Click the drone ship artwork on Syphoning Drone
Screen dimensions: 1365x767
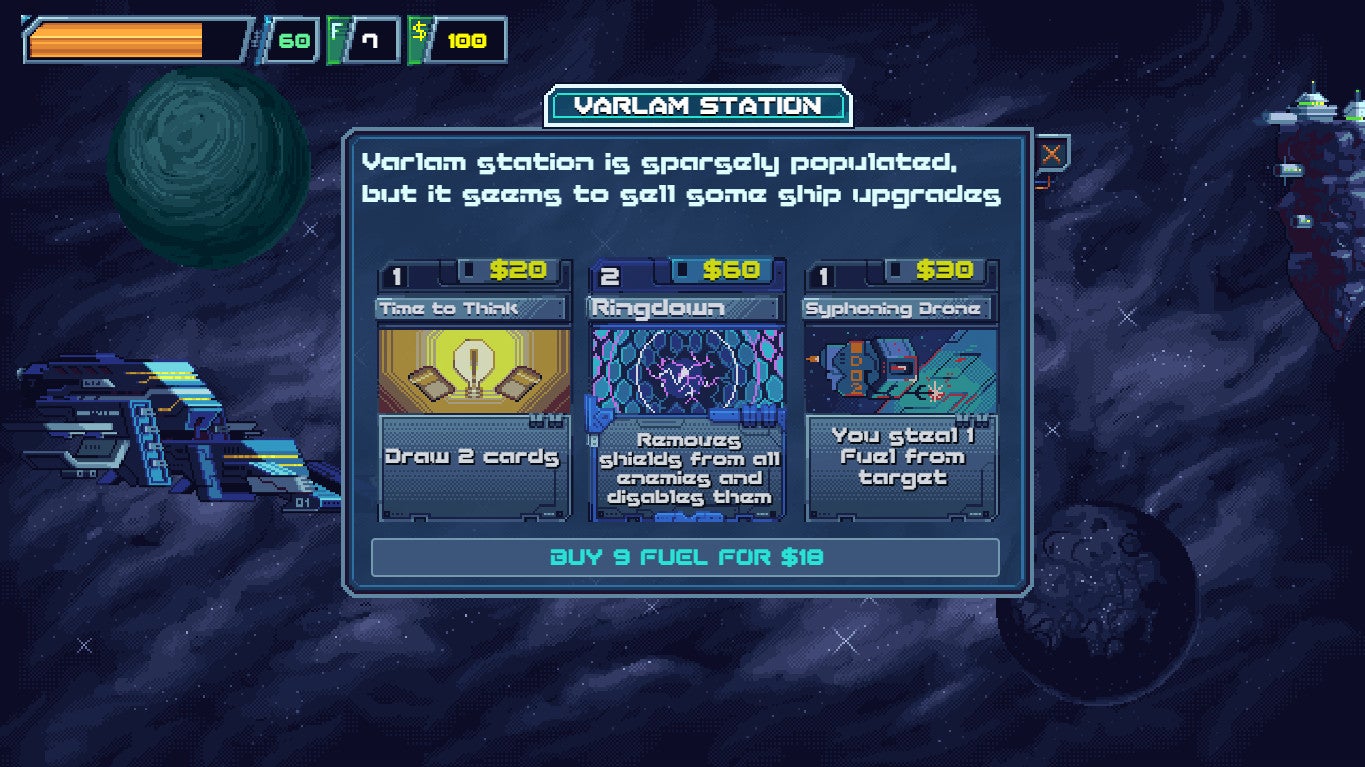(x=899, y=373)
